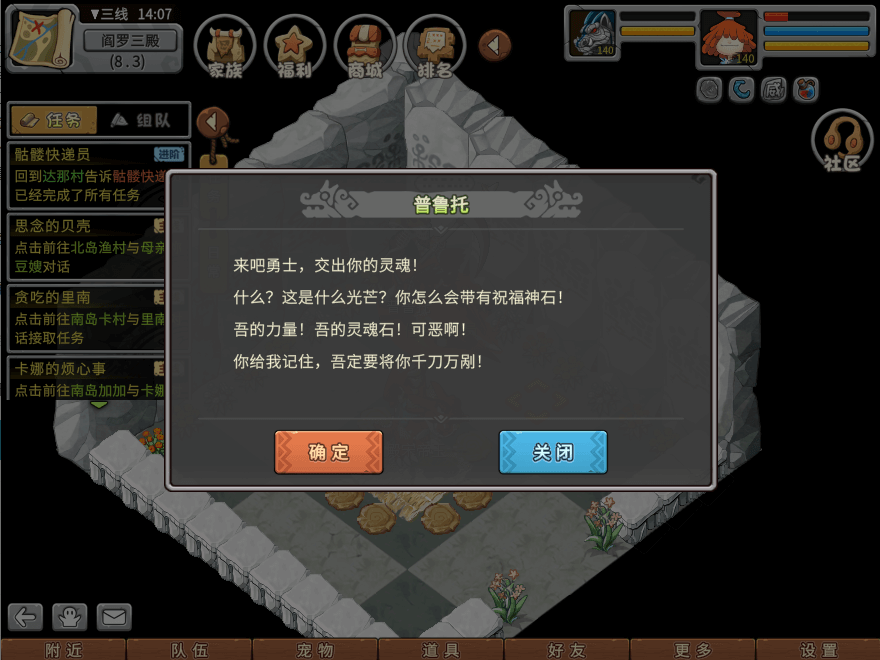This screenshot has width=880, height=660.
Task: Close the 普鲁托 dialogue with 关闭
Action: pyautogui.click(x=552, y=452)
